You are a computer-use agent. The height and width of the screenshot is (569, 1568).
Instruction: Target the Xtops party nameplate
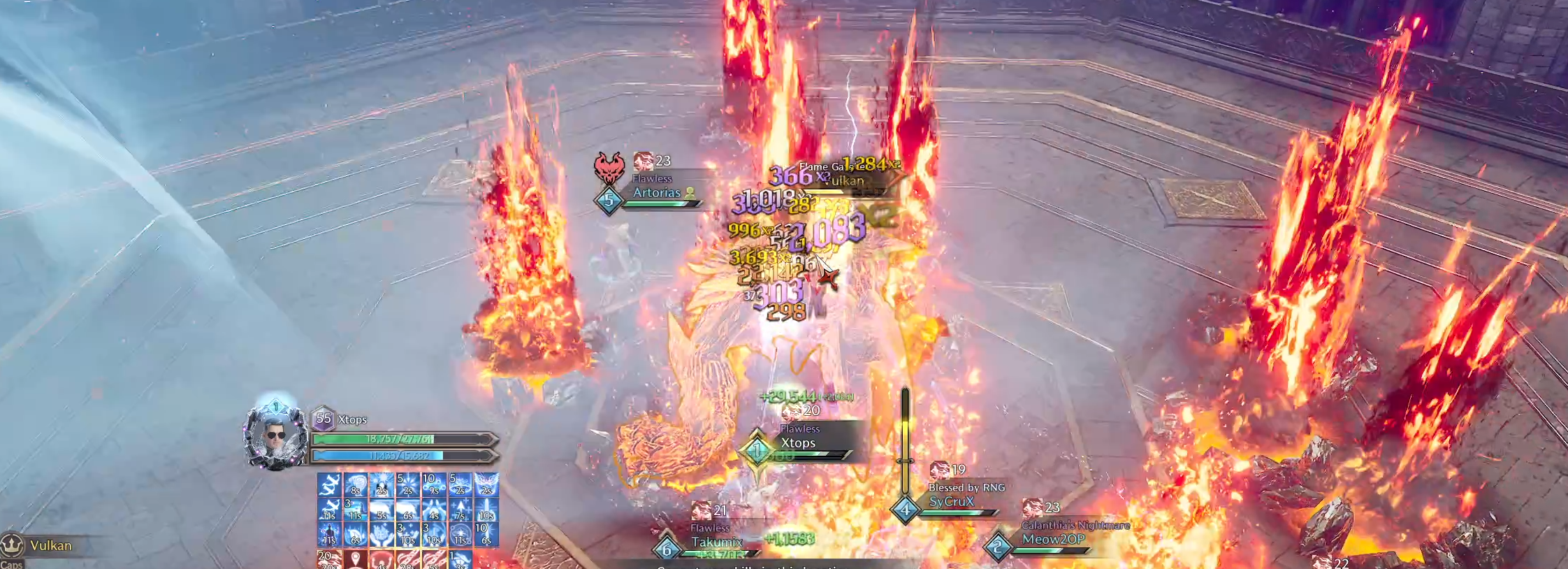798,443
